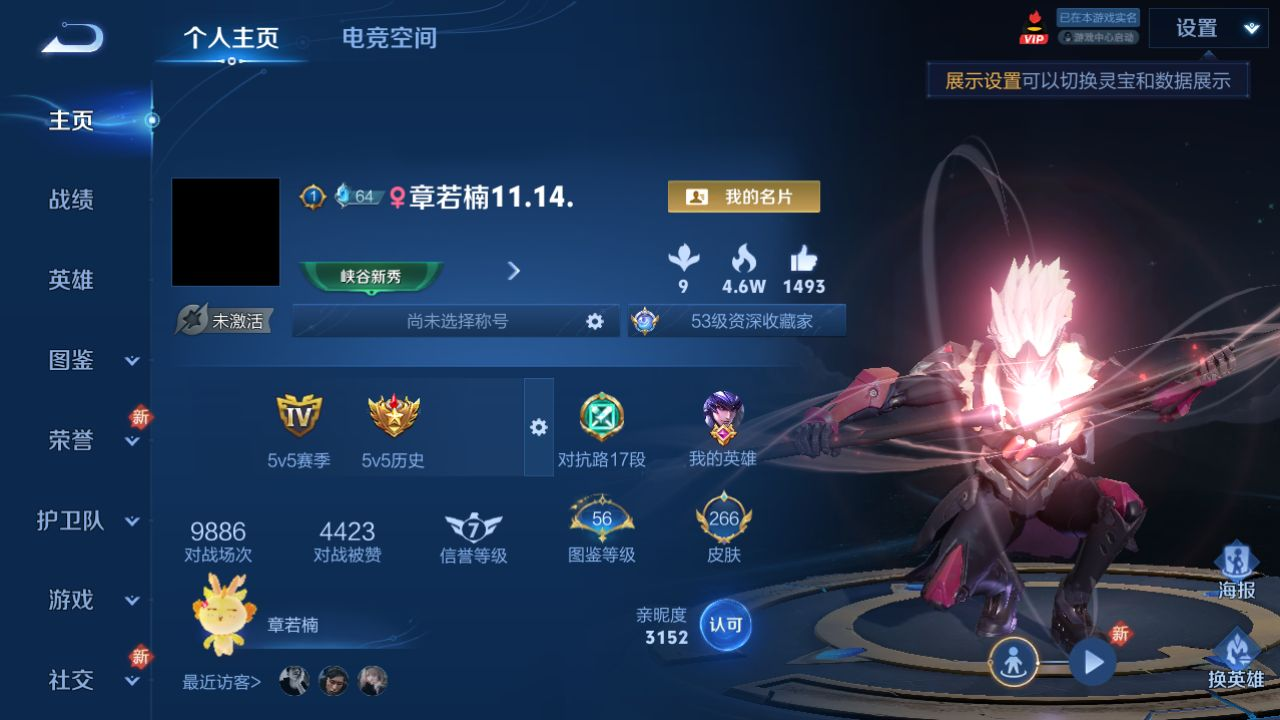Select 战绩 in the sidebar
The image size is (1280, 720).
[71, 200]
